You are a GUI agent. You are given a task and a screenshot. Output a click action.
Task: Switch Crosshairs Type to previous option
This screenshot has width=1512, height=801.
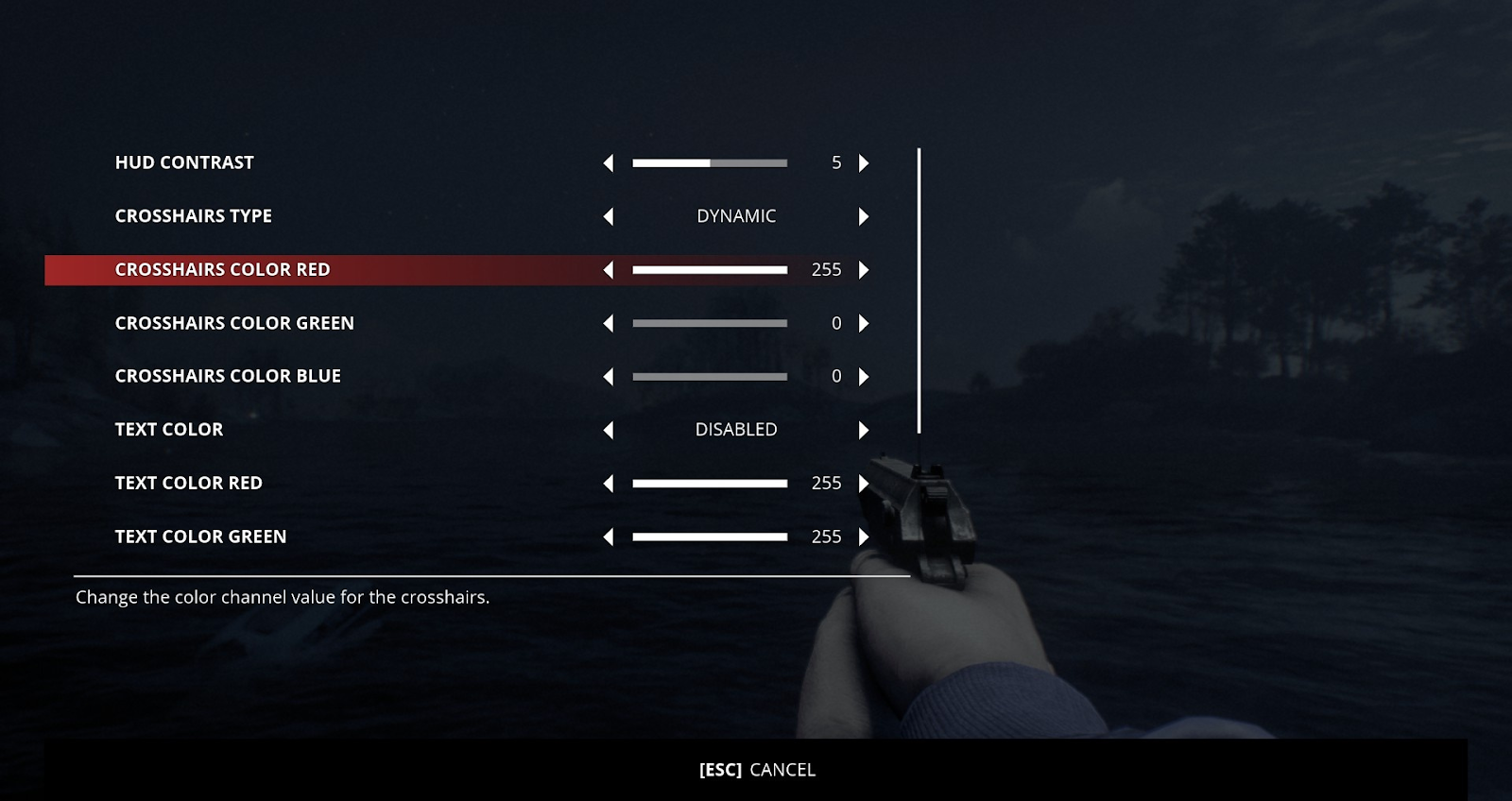coord(609,217)
